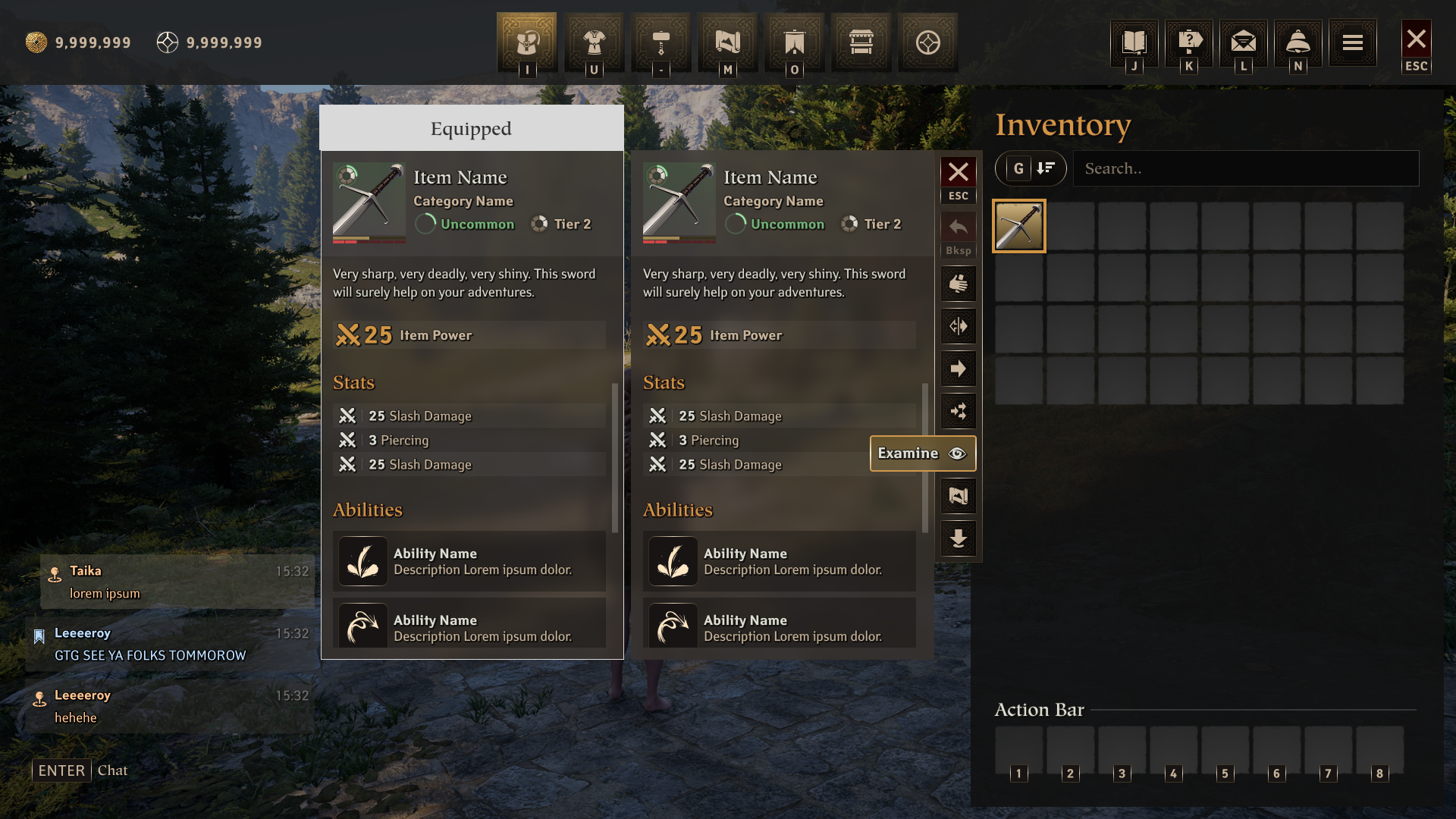The height and width of the screenshot is (819, 1456).
Task: Click the split-stack arrows item action
Action: (x=959, y=326)
